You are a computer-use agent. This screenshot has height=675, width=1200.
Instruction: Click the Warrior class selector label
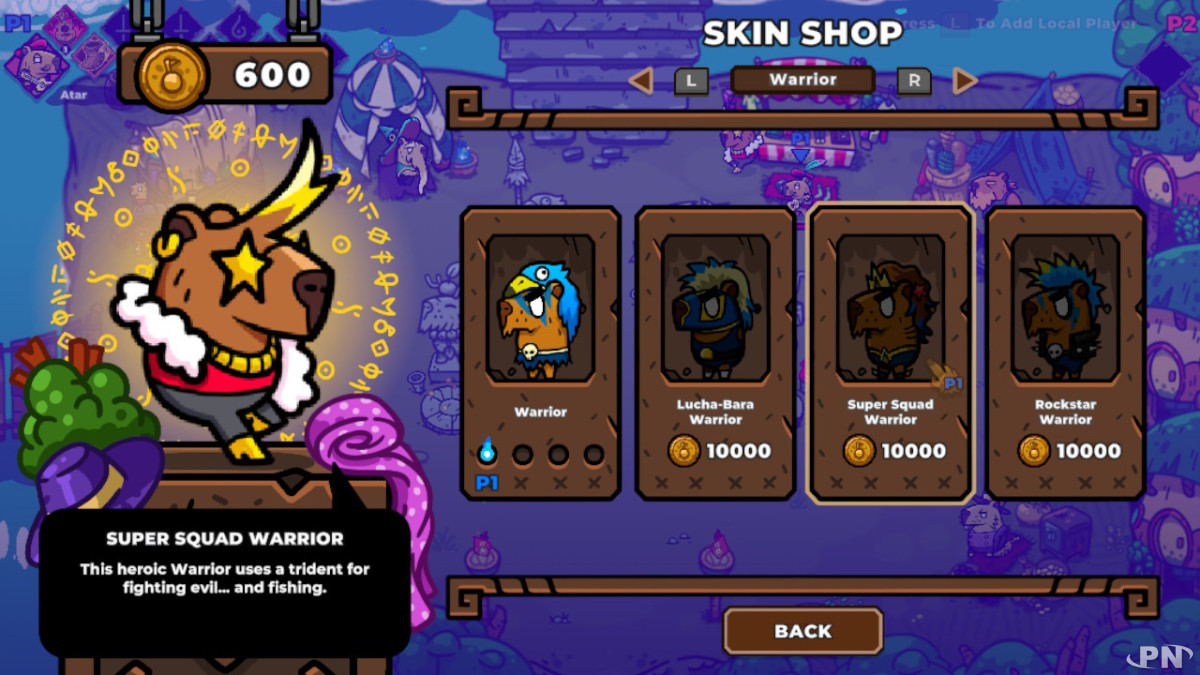(802, 80)
